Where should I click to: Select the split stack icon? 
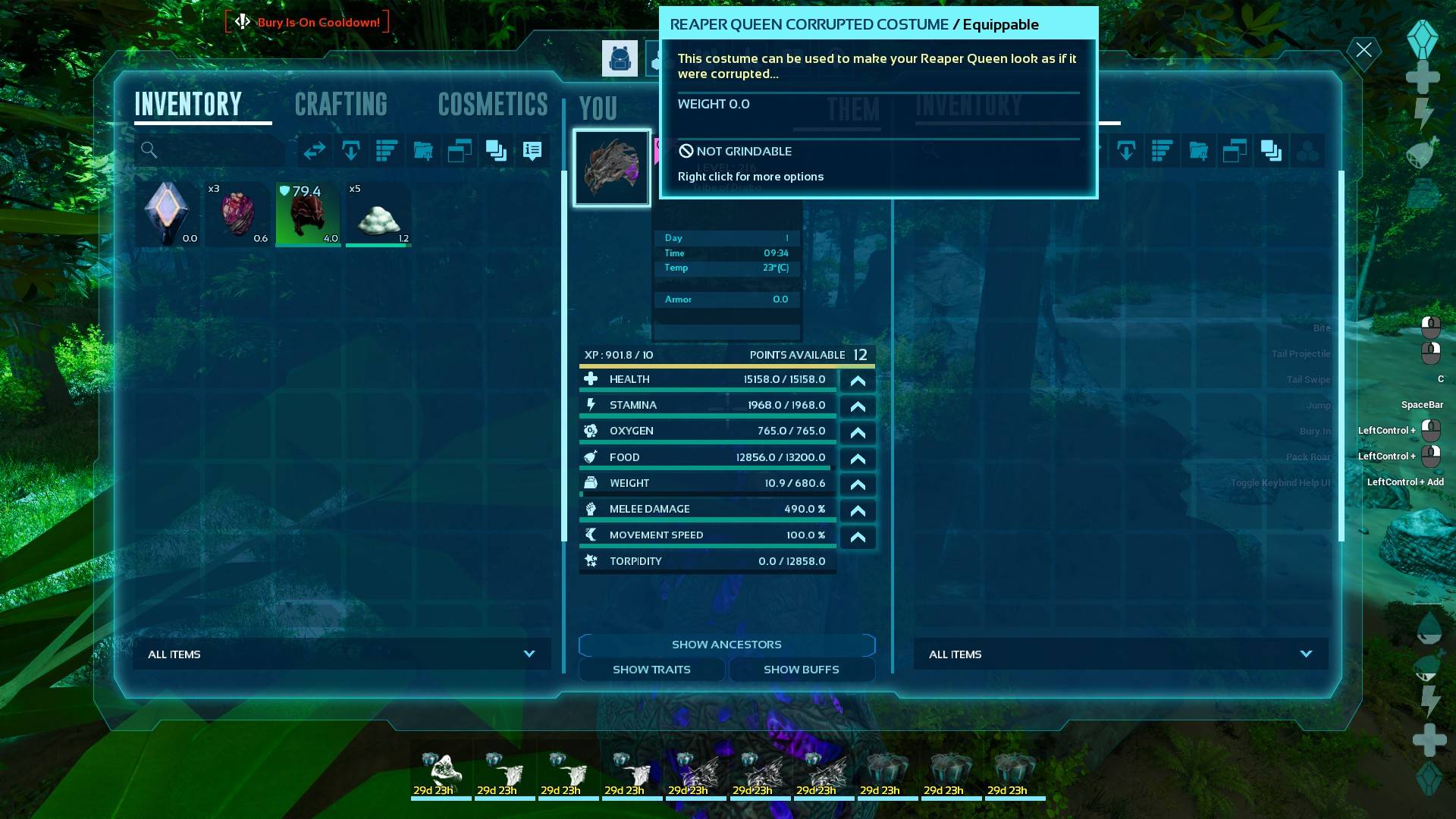(458, 150)
